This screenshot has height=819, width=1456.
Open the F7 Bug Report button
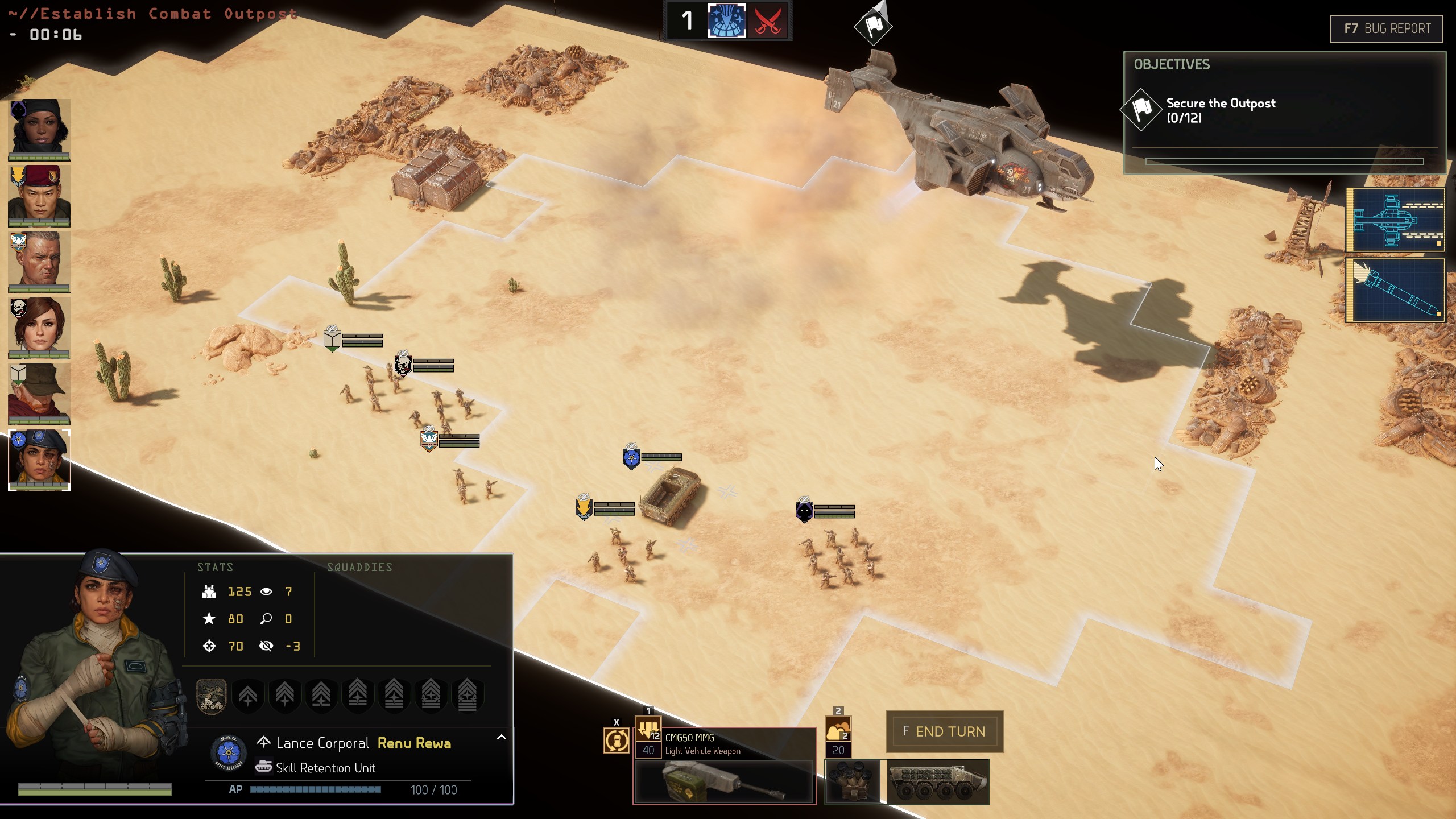1386,29
